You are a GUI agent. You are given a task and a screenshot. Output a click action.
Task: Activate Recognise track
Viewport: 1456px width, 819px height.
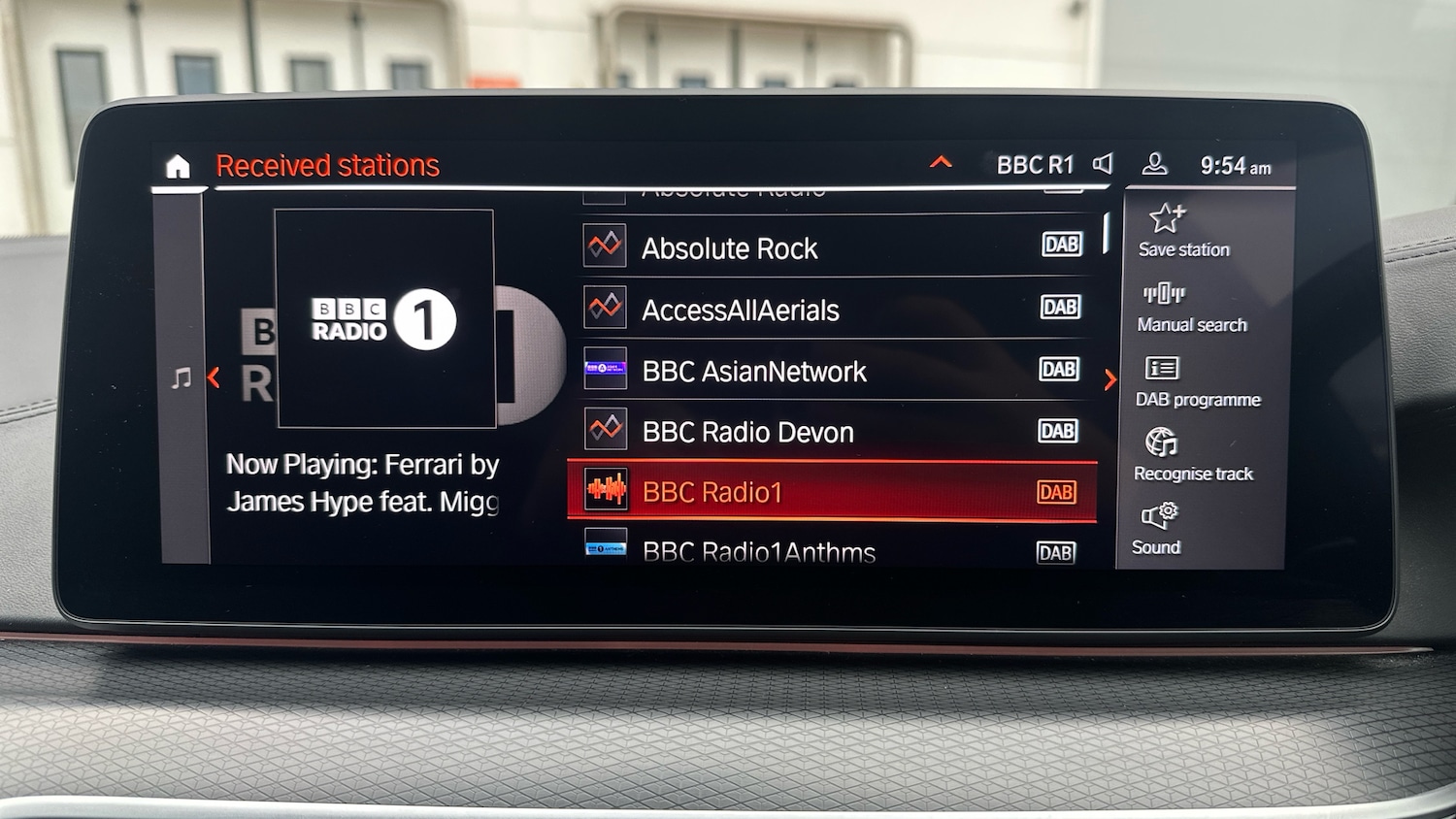pyautogui.click(x=1192, y=455)
